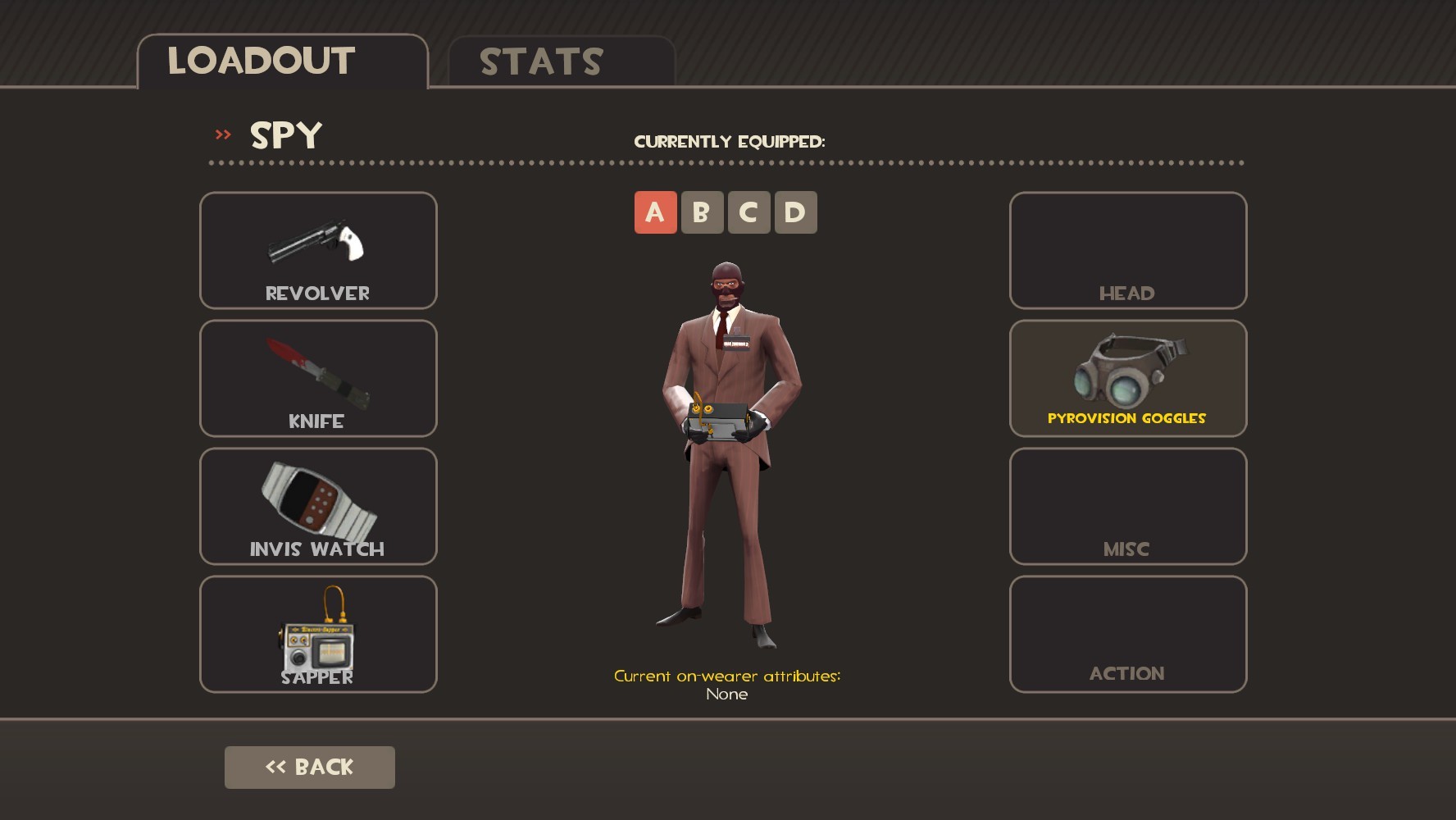Image resolution: width=1456 pixels, height=820 pixels.
Task: Switch to the STATS tab
Action: (541, 59)
